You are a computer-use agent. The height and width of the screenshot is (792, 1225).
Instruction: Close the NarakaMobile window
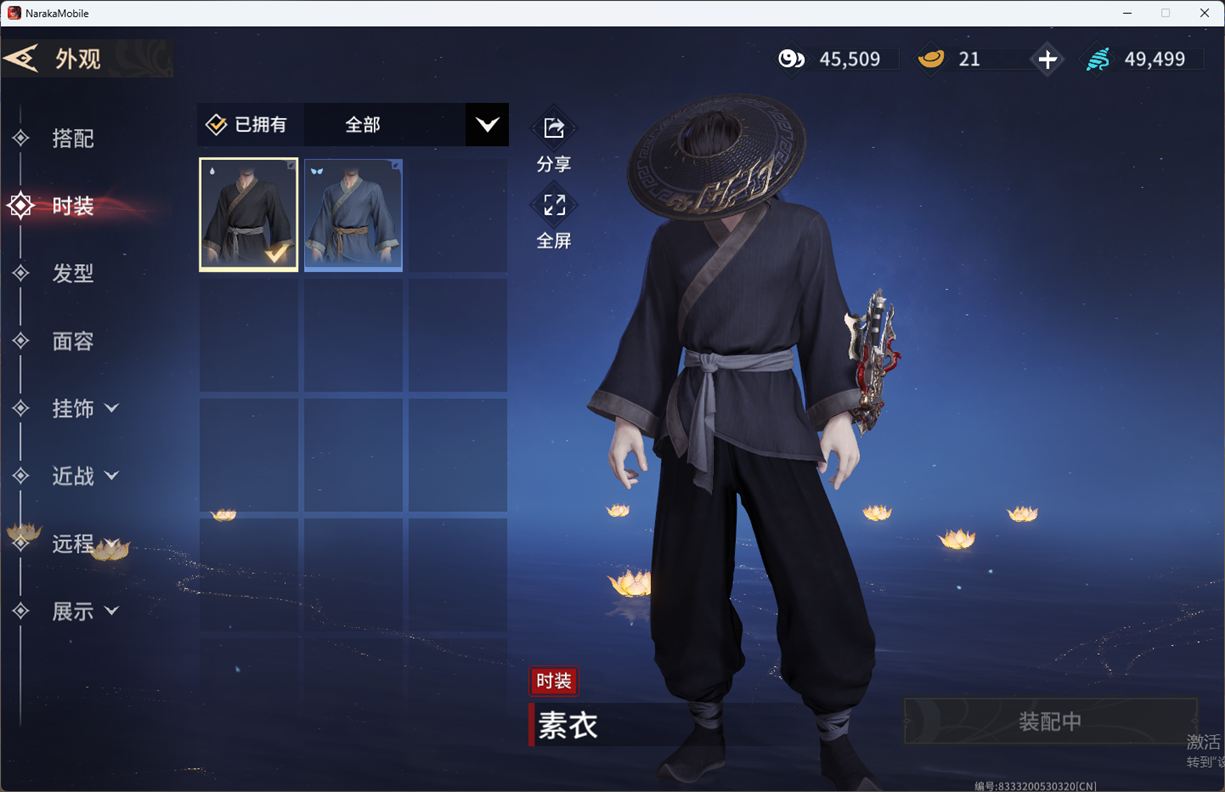pos(1204,13)
